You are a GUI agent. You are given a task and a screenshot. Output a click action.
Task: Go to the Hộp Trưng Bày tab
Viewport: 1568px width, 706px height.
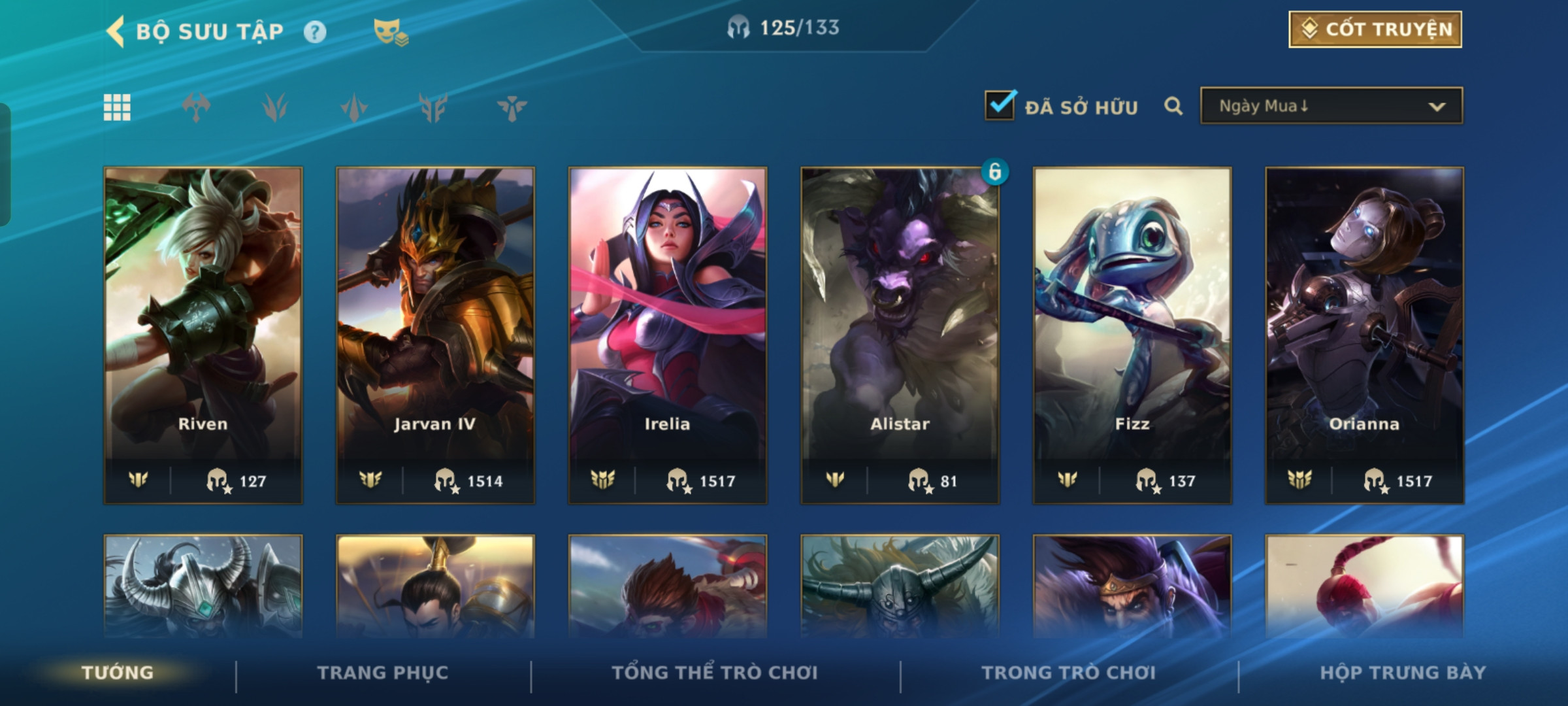1403,673
